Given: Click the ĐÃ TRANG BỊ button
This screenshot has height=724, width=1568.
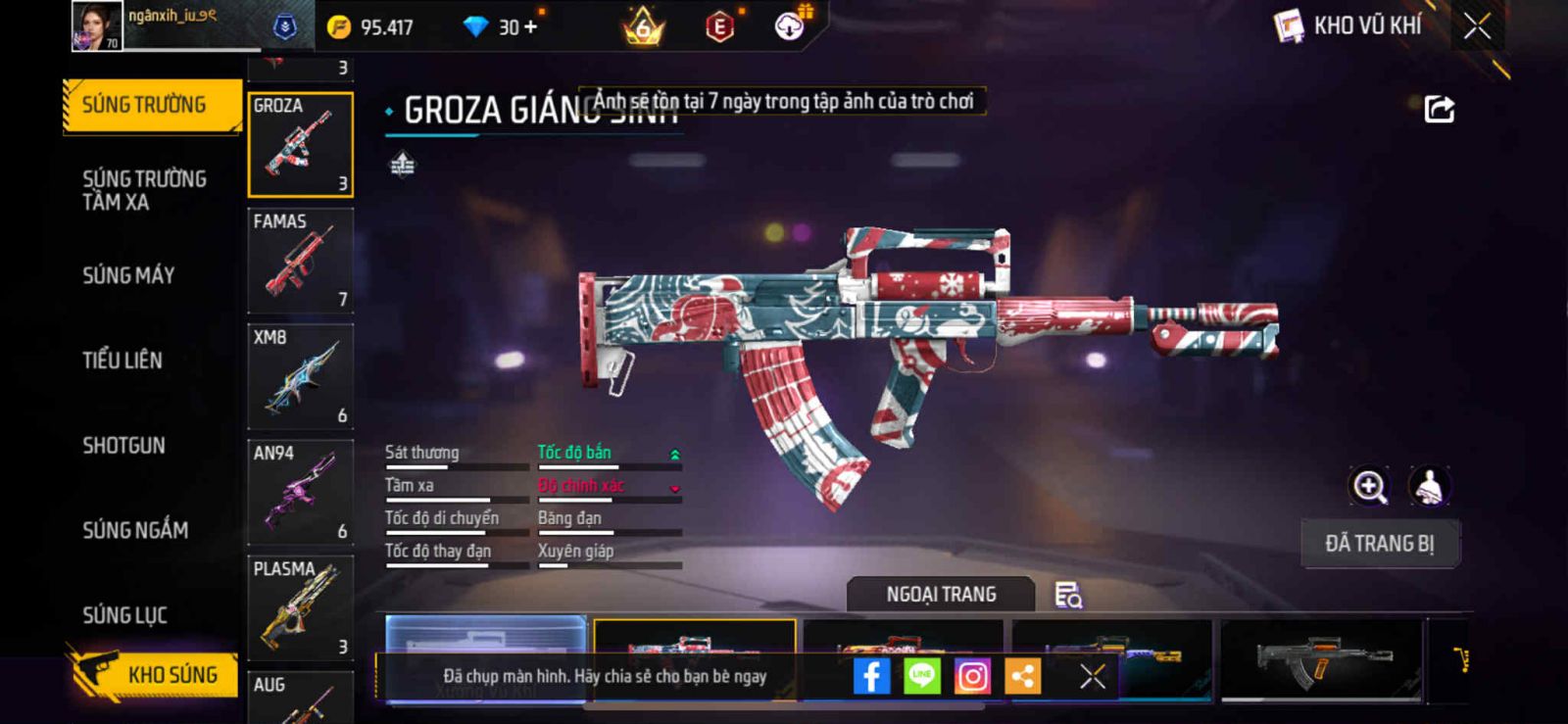Looking at the screenshot, I should pyautogui.click(x=1379, y=544).
